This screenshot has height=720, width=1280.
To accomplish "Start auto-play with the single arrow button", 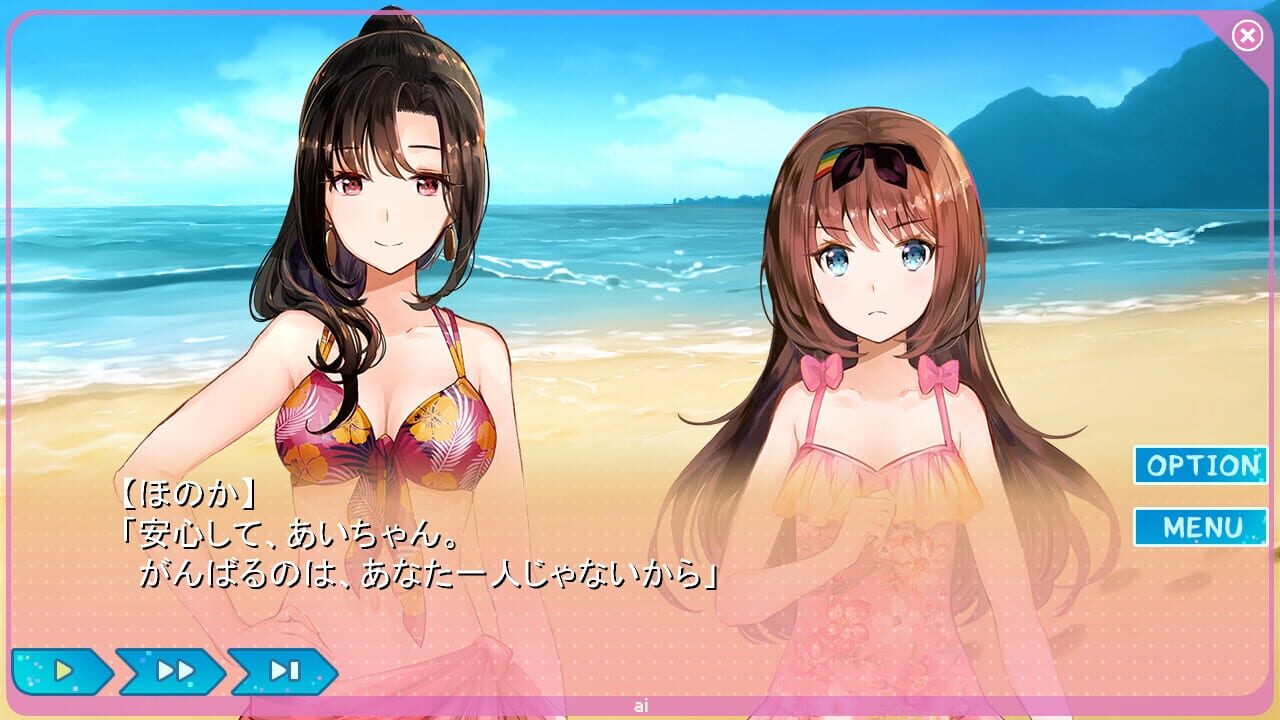I will pos(62,671).
